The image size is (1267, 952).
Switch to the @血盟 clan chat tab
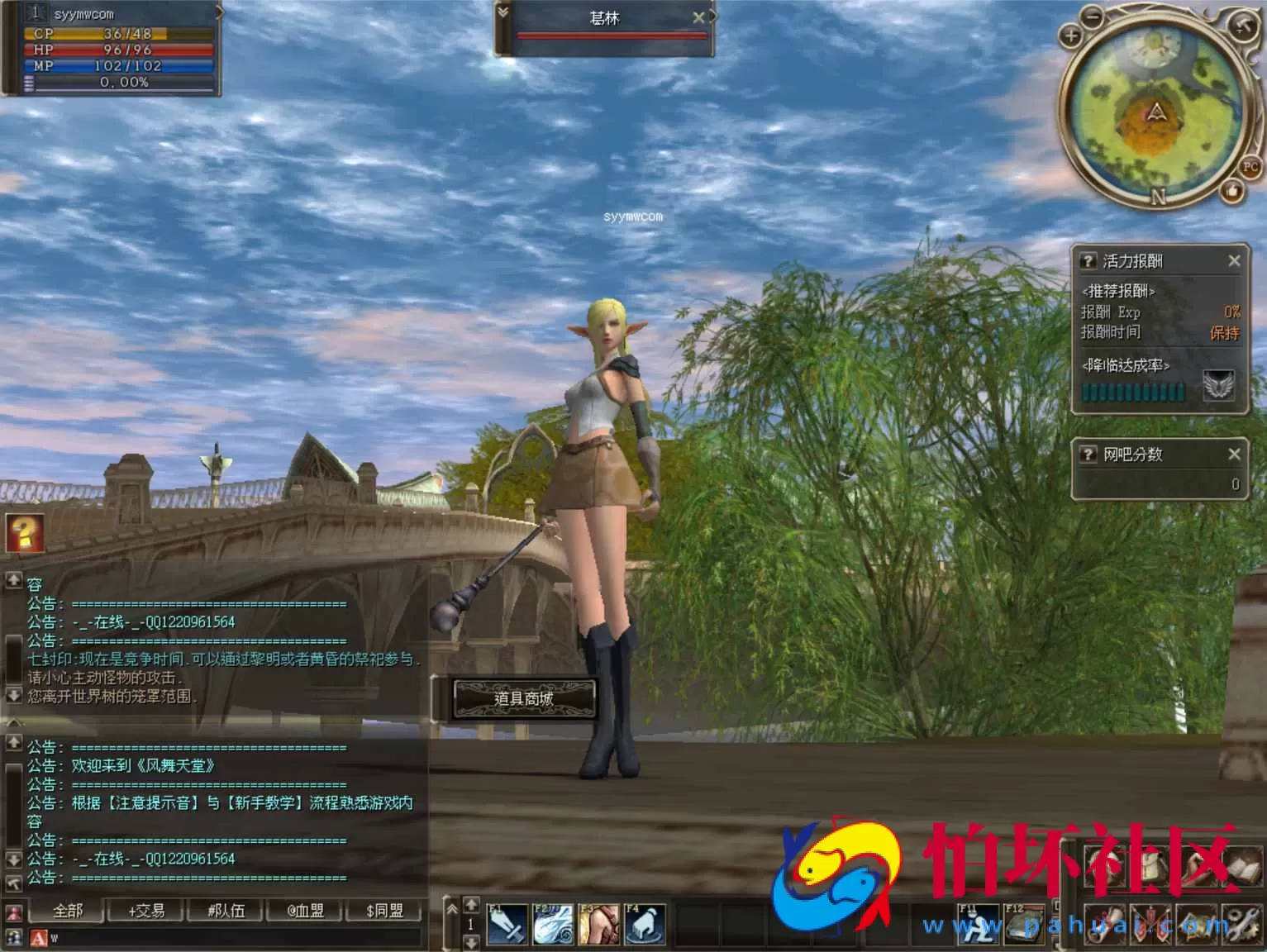[x=305, y=911]
